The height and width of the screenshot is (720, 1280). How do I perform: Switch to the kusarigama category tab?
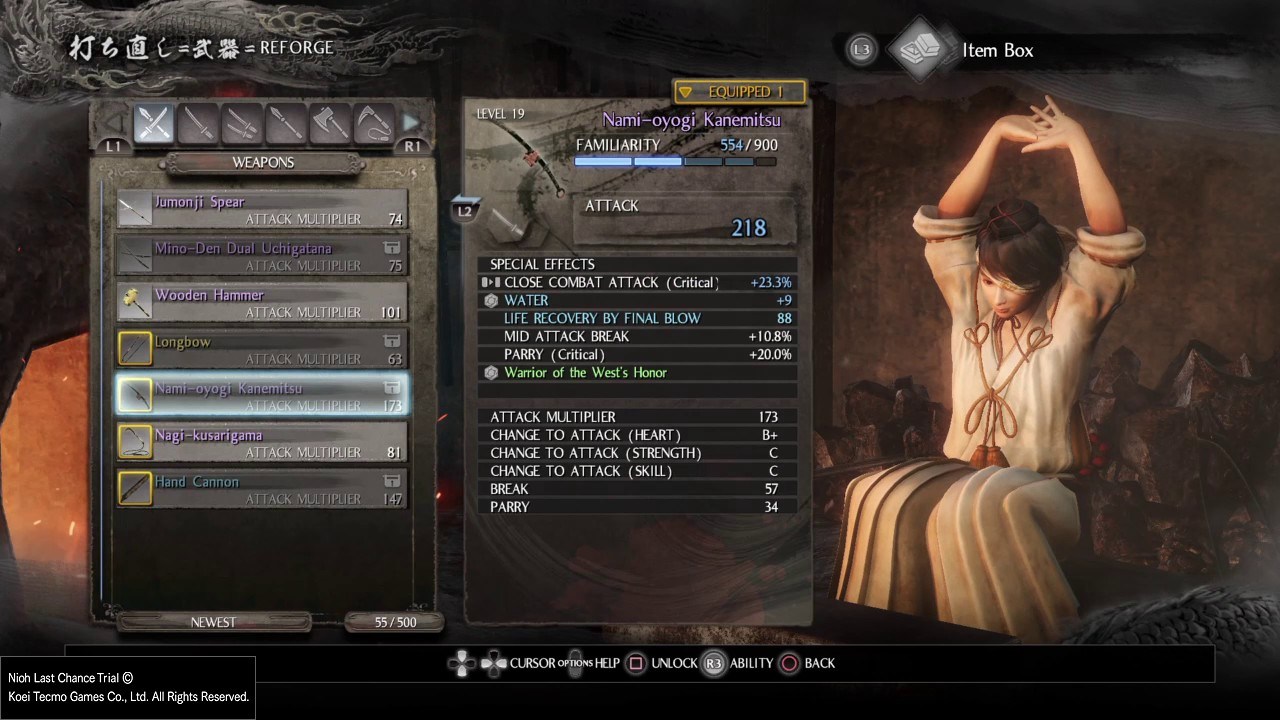coord(373,124)
